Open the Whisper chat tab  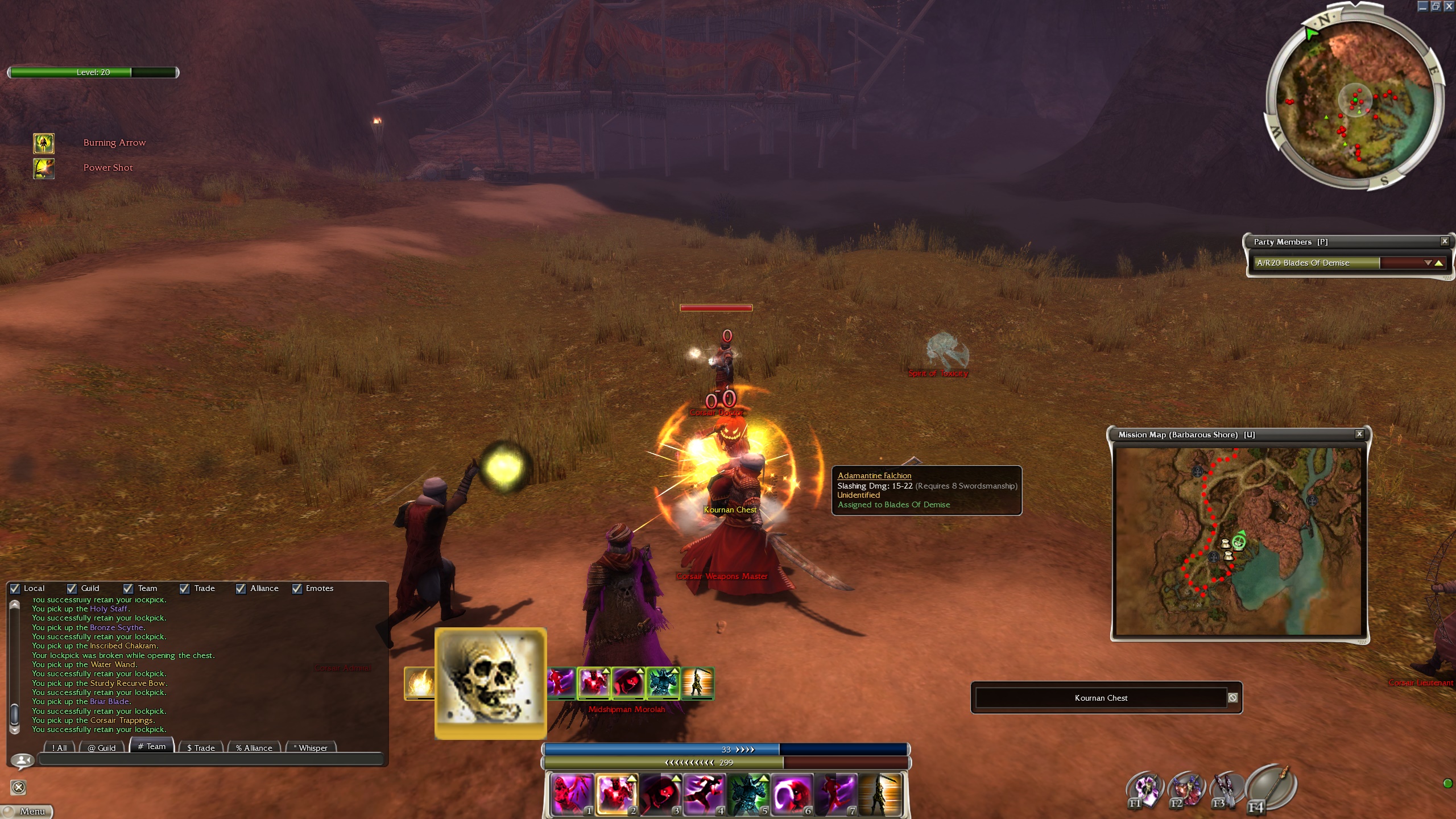311,747
